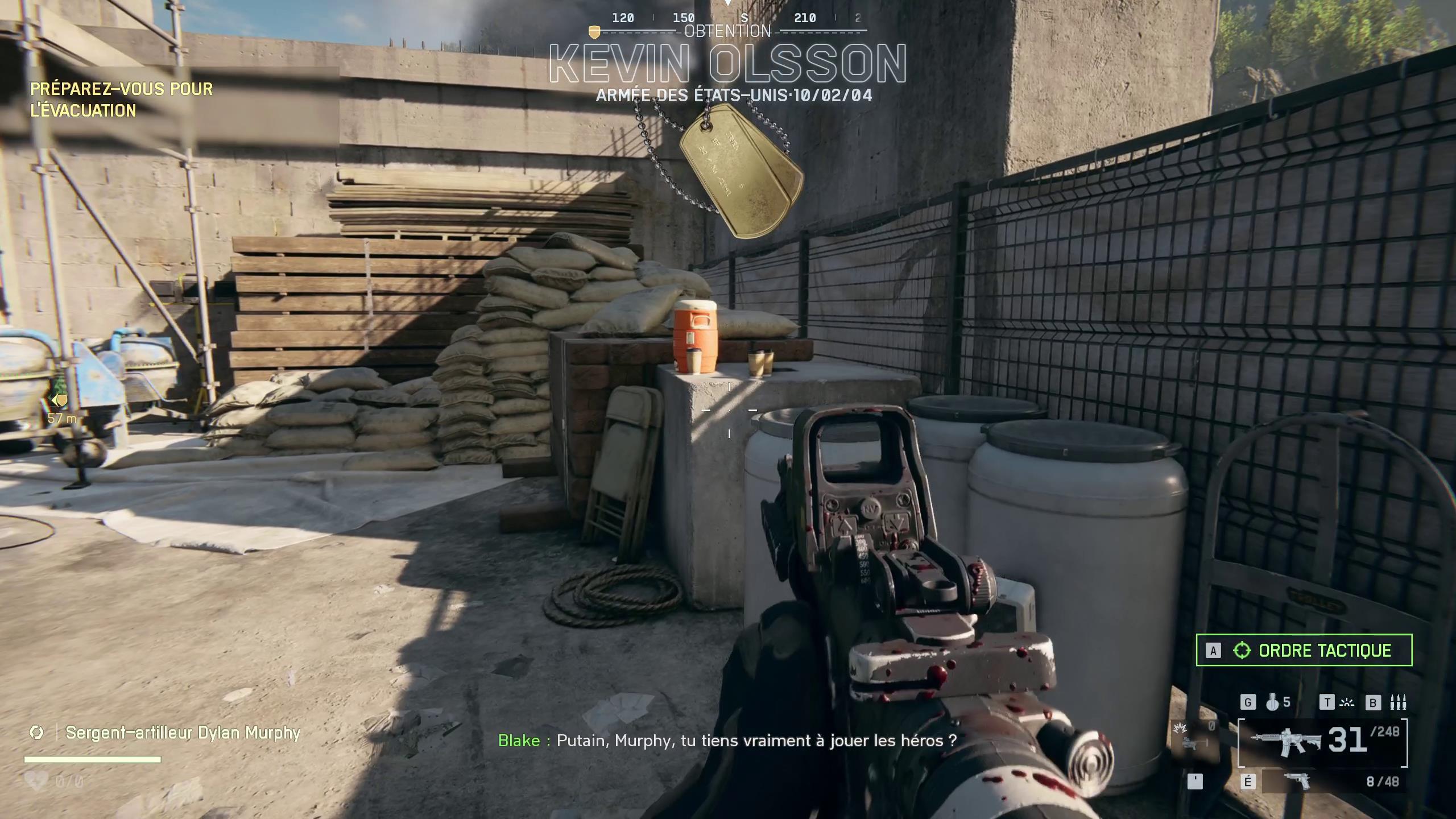Select the shield icon above the compass
The width and height of the screenshot is (1456, 819).
(594, 32)
